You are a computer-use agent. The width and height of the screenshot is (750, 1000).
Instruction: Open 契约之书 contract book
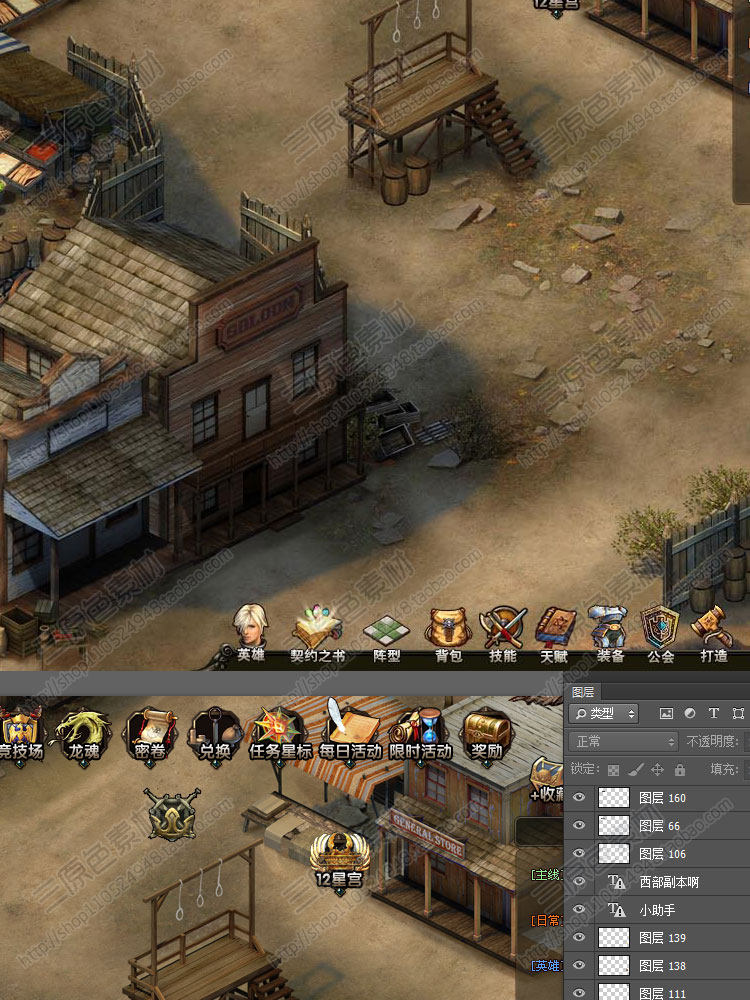317,632
